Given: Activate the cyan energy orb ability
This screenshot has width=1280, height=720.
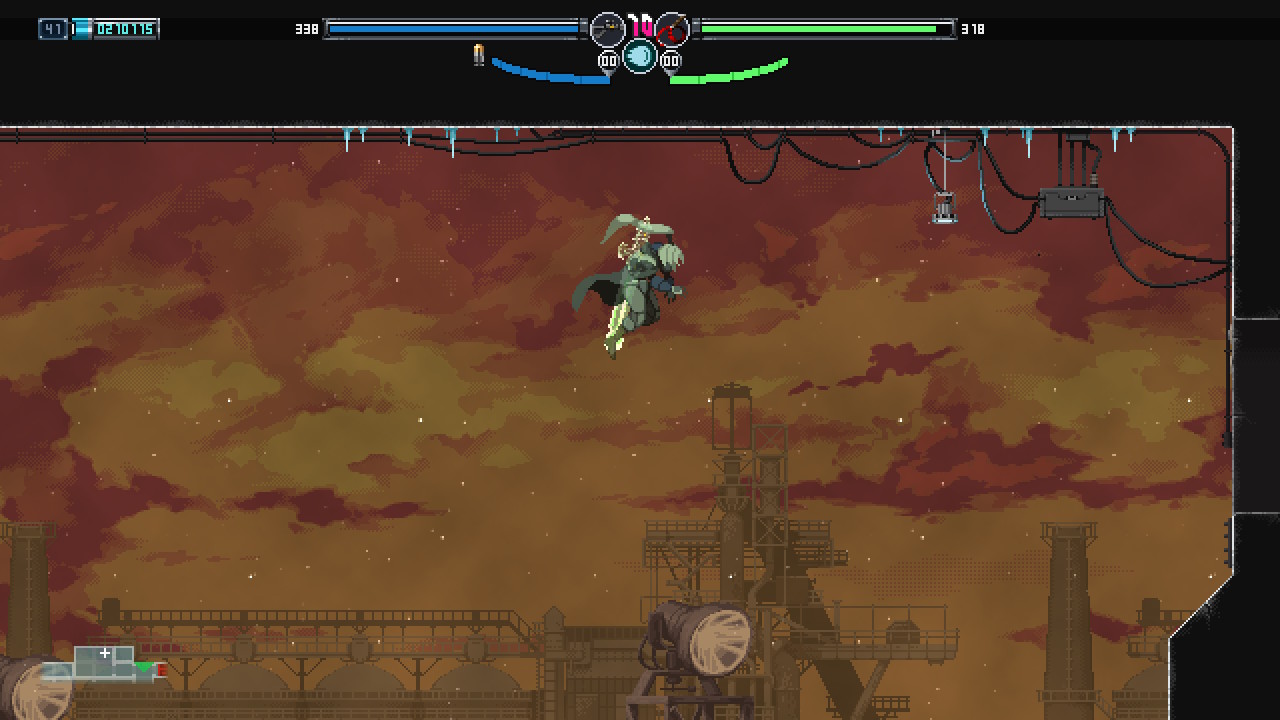Looking at the screenshot, I should coord(640,57).
